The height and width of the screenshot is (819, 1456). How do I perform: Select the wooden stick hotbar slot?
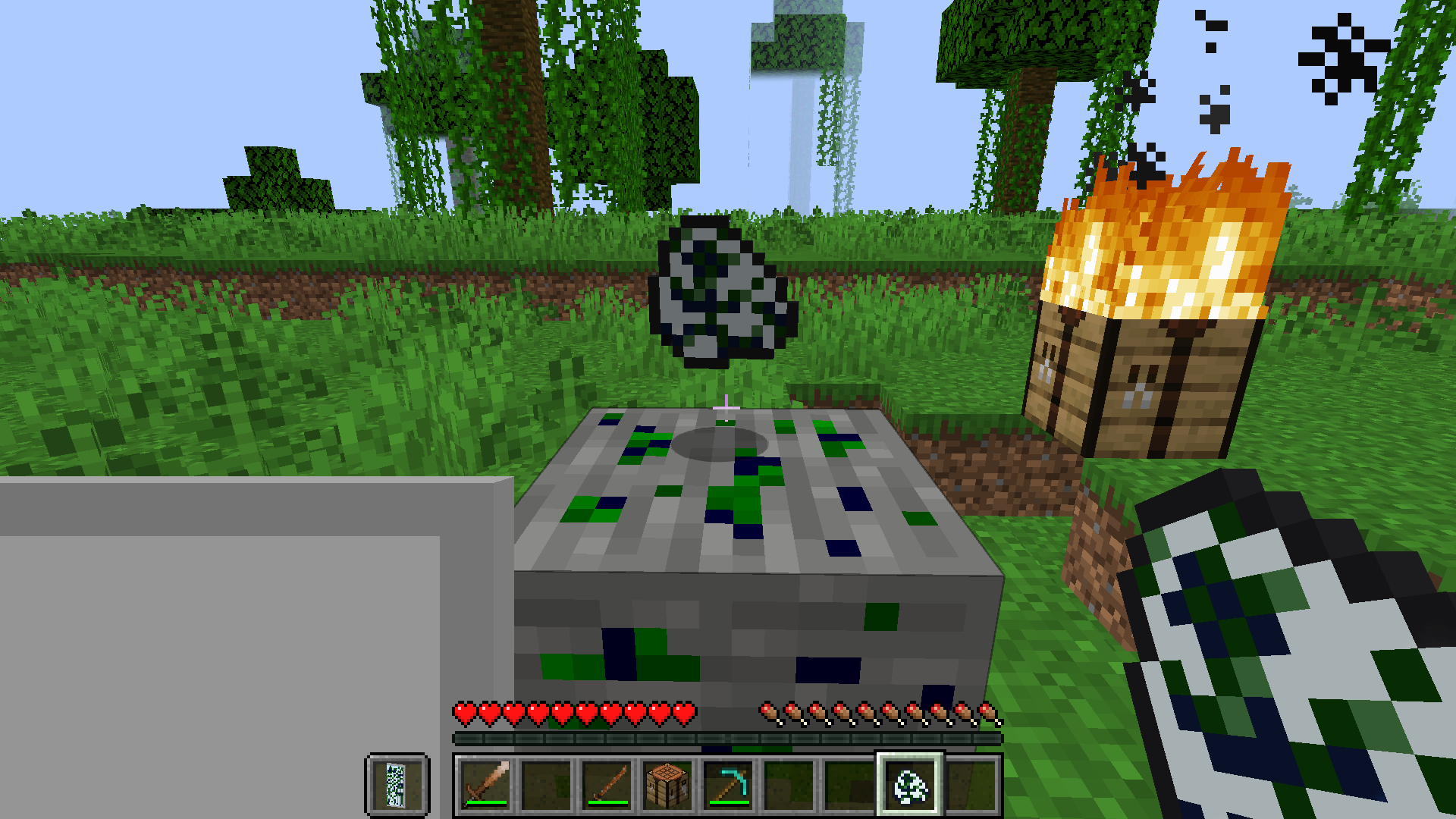point(607,786)
